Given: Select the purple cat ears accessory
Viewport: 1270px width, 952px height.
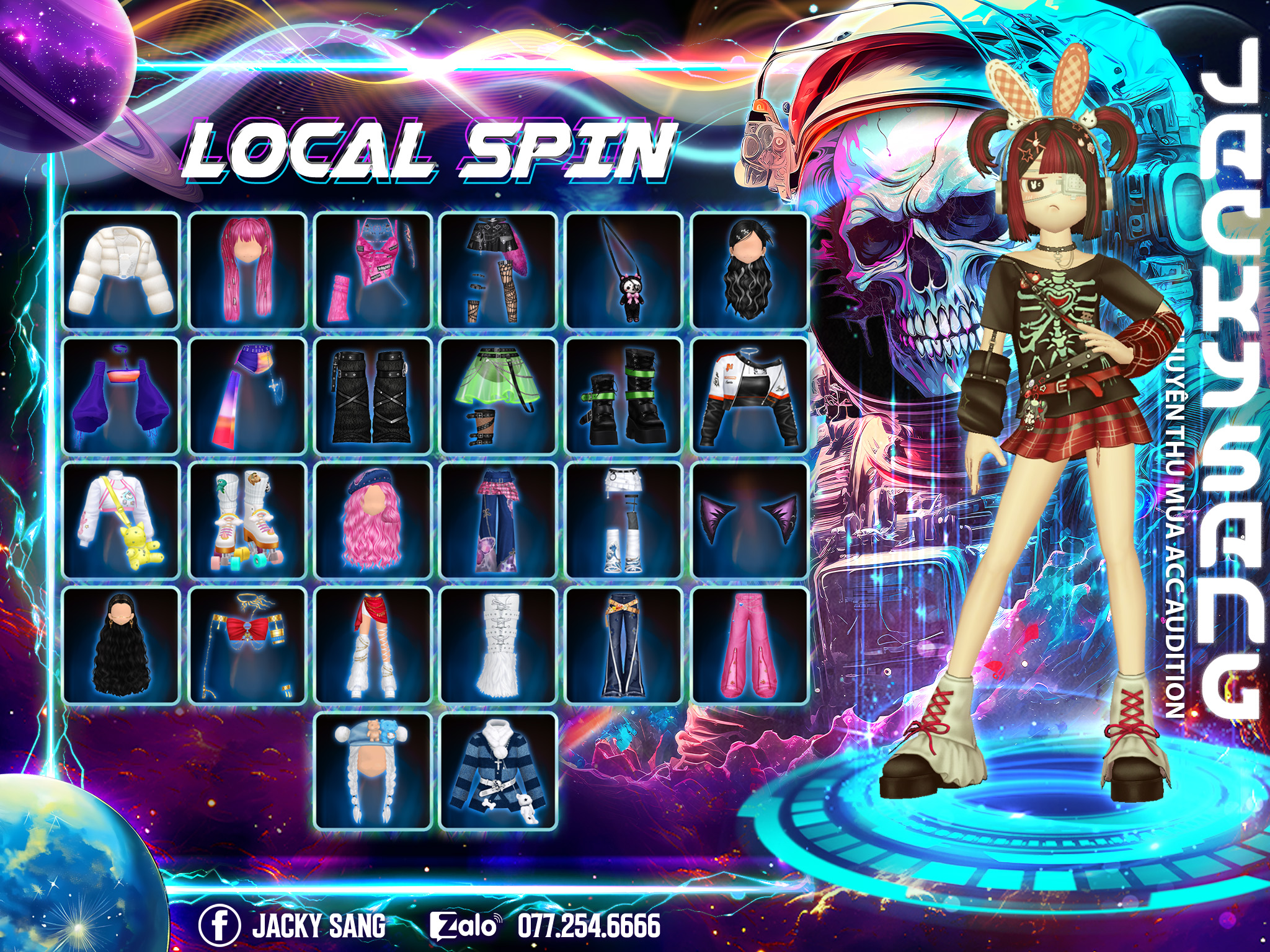Looking at the screenshot, I should pos(750,521).
